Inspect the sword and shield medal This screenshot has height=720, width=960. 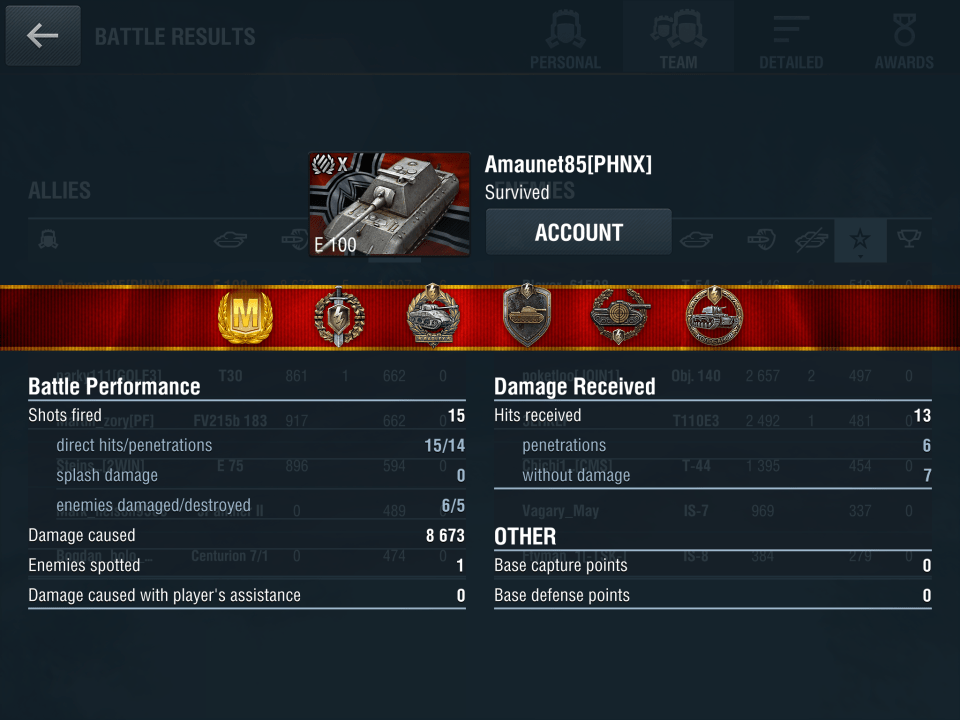tap(340, 318)
